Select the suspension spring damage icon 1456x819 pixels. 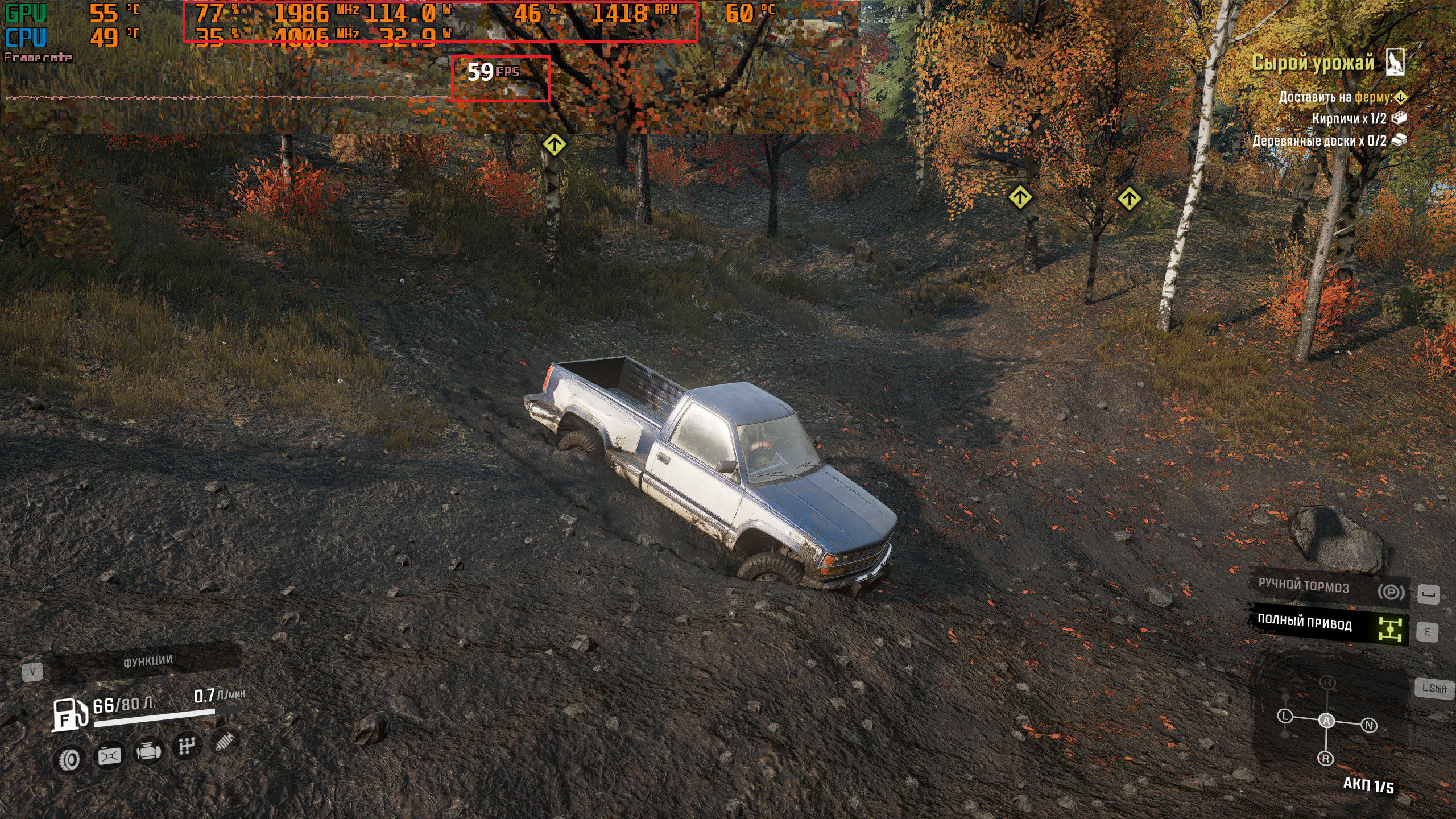(x=225, y=741)
